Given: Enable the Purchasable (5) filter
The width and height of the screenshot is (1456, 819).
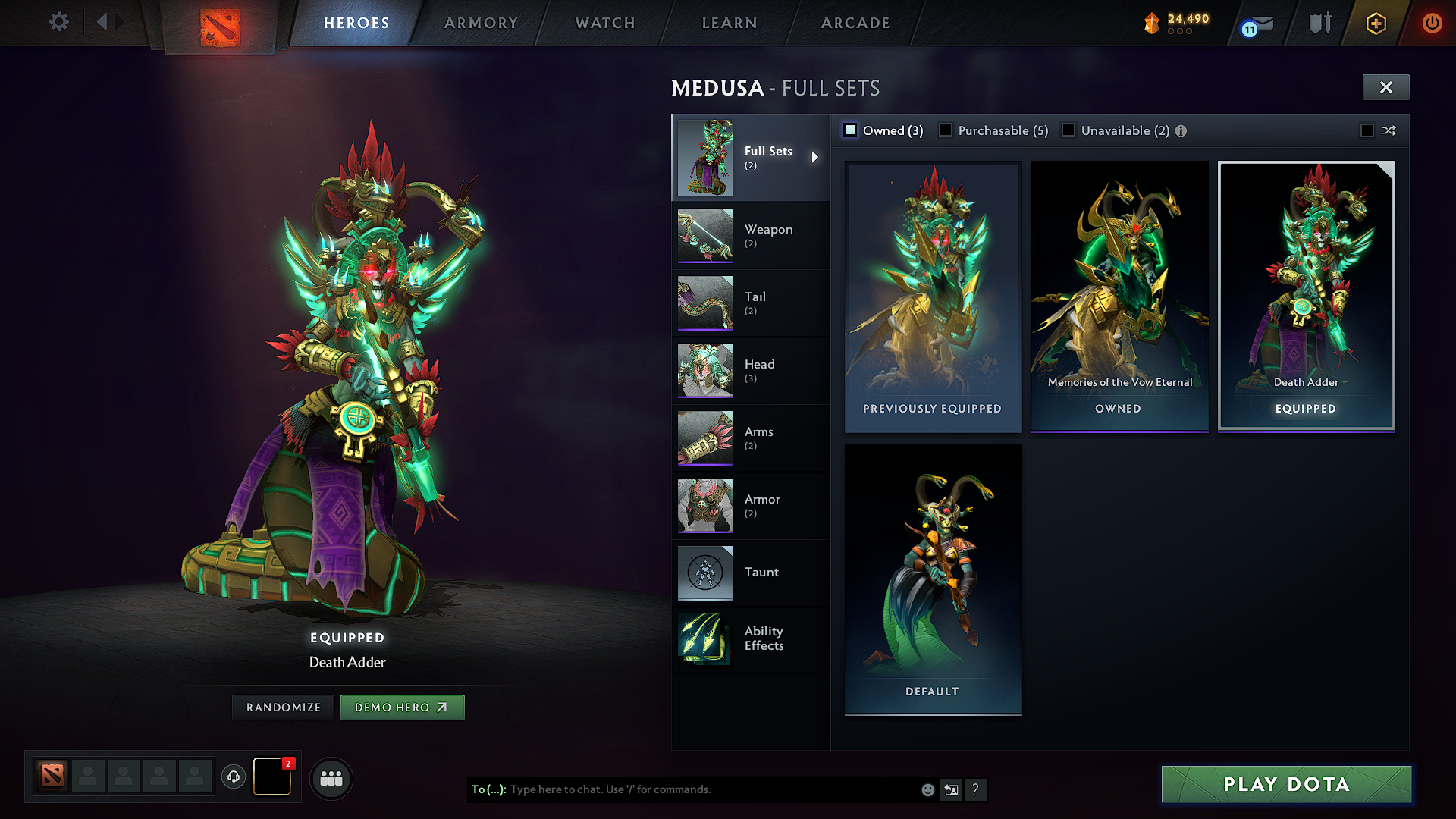Looking at the screenshot, I should pos(946,130).
